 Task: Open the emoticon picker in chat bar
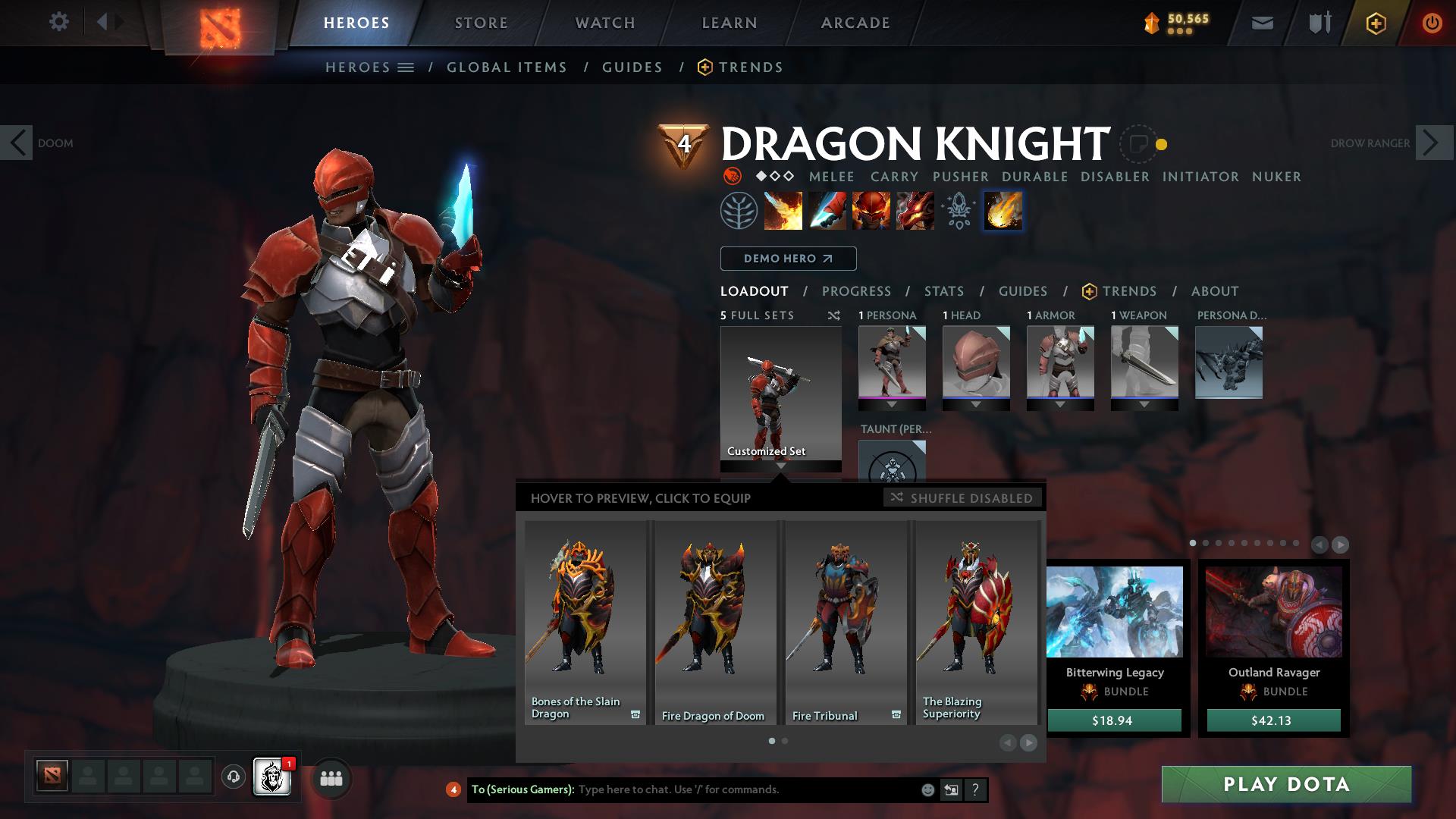pos(927,789)
